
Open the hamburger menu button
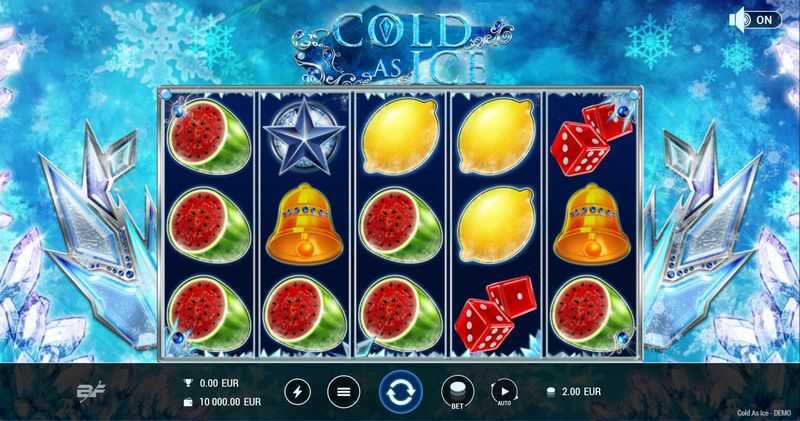[343, 391]
